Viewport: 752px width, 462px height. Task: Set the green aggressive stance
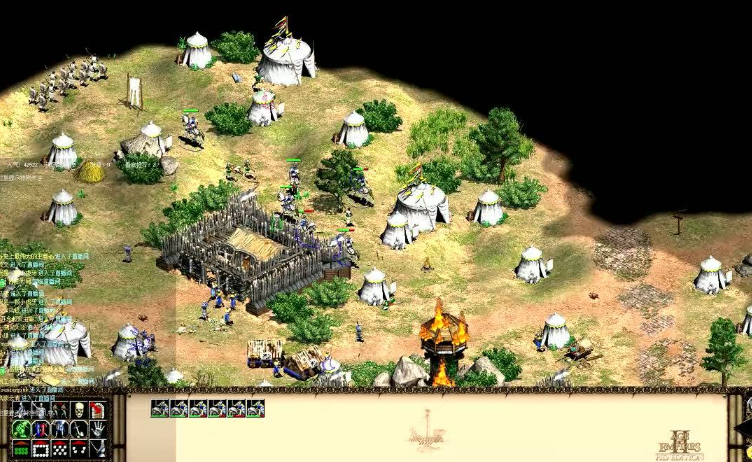click(20, 429)
